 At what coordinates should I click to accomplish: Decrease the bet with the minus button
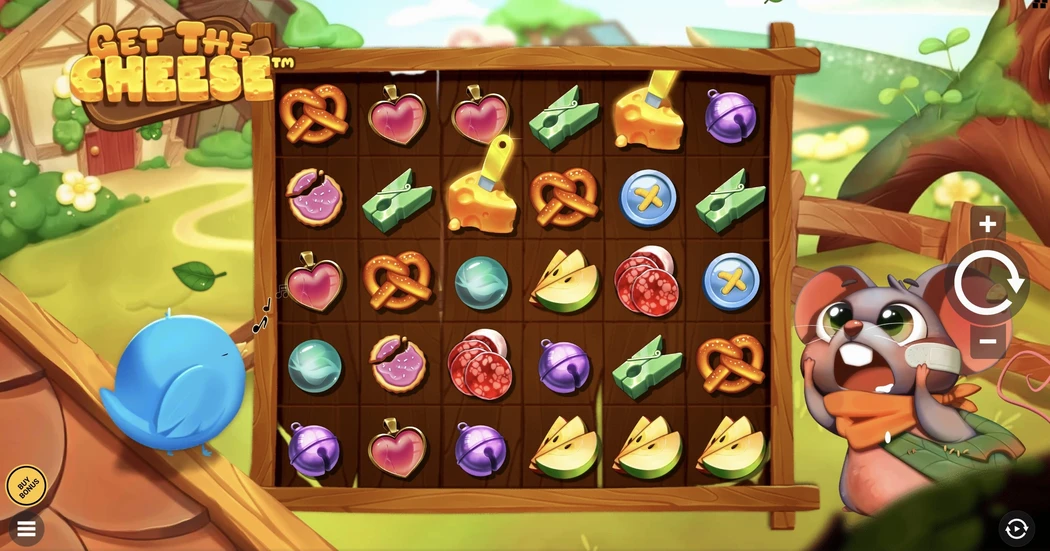[x=987, y=342]
